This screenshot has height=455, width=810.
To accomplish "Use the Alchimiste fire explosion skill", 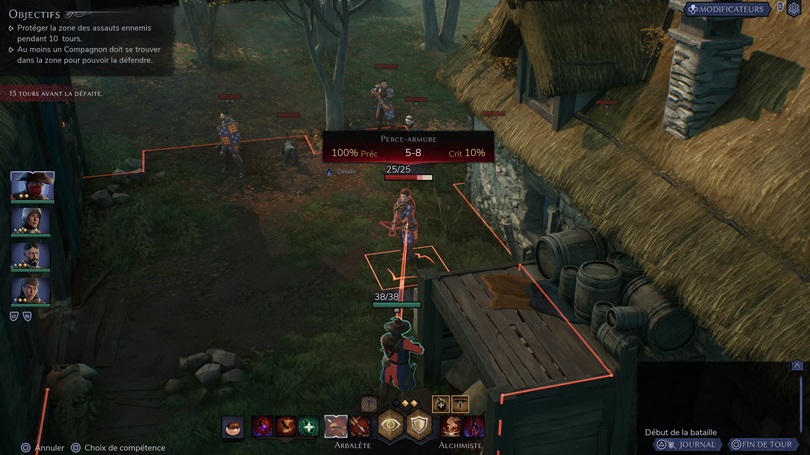I will point(452,427).
